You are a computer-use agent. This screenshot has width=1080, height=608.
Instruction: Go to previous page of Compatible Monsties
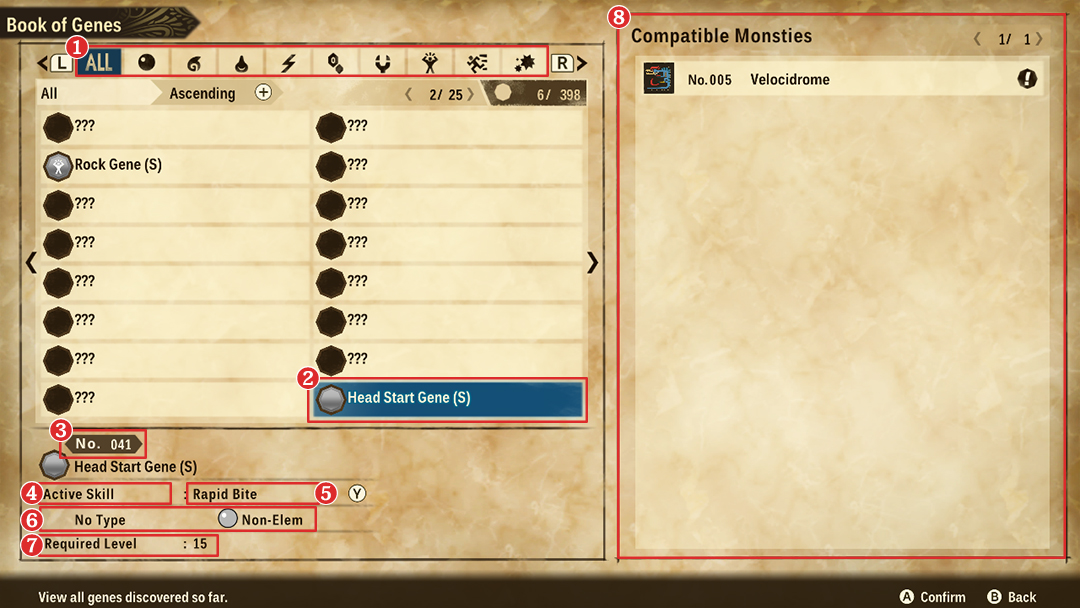pos(978,39)
